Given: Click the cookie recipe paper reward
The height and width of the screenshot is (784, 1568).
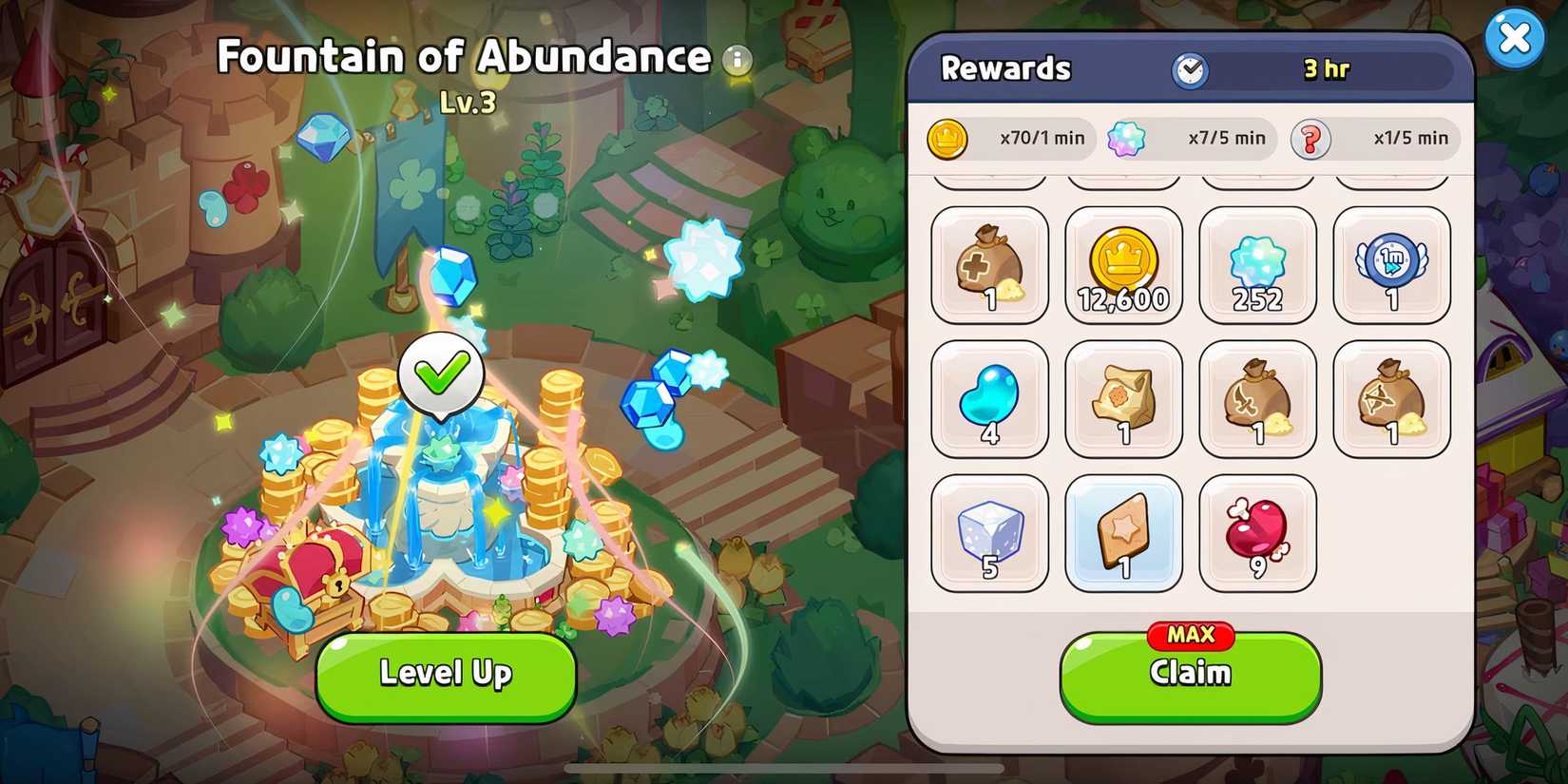Looking at the screenshot, I should tap(1123, 399).
